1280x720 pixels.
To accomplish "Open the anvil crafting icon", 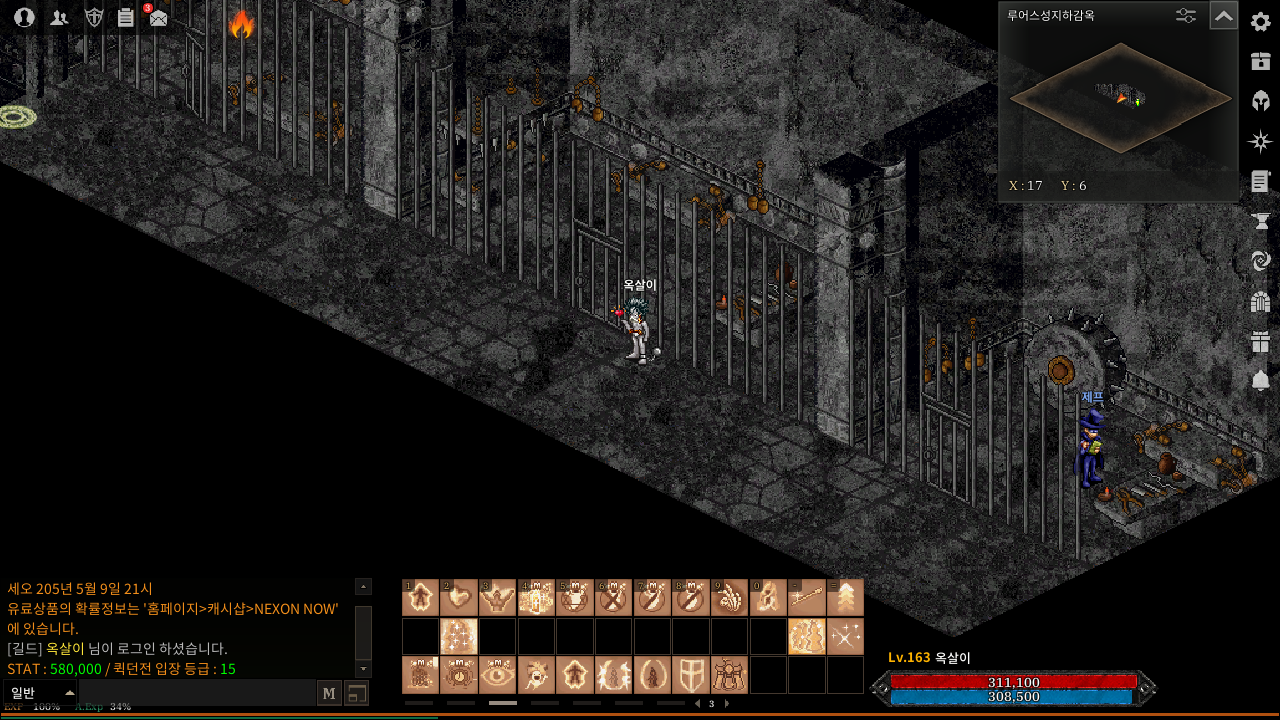I will point(1260,221).
